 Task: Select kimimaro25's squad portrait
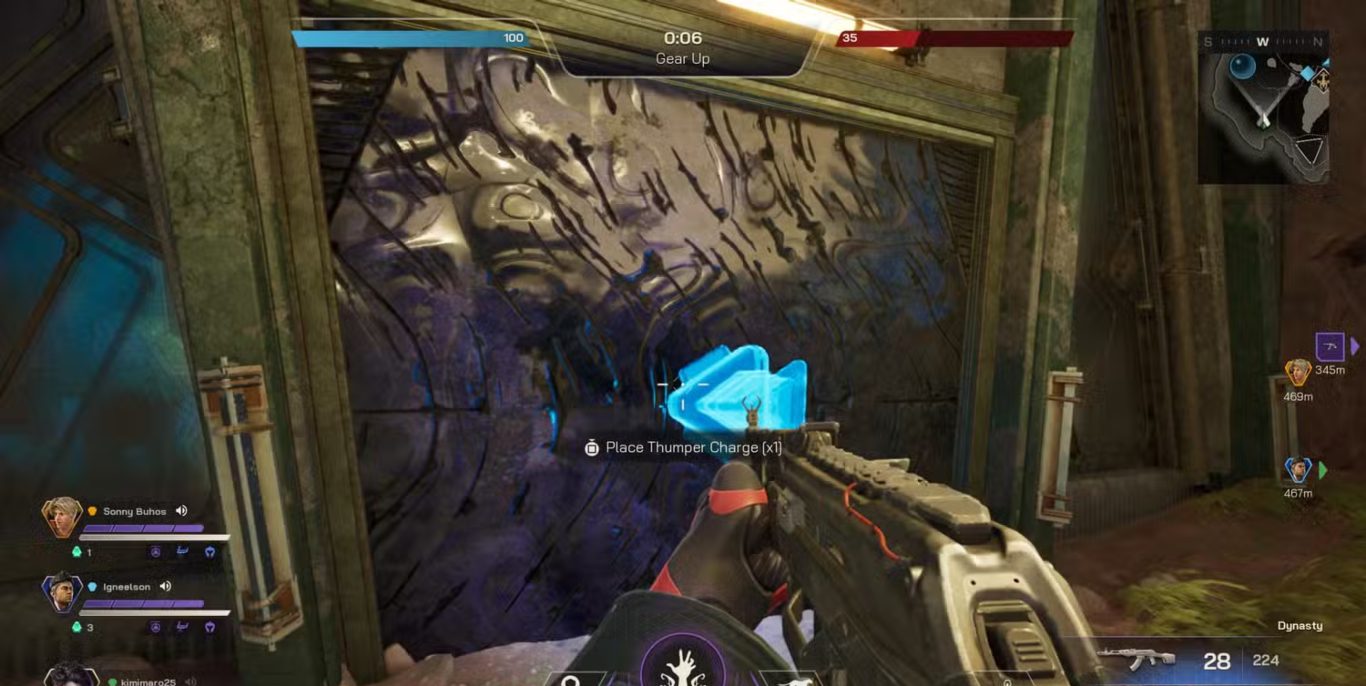(x=70, y=676)
